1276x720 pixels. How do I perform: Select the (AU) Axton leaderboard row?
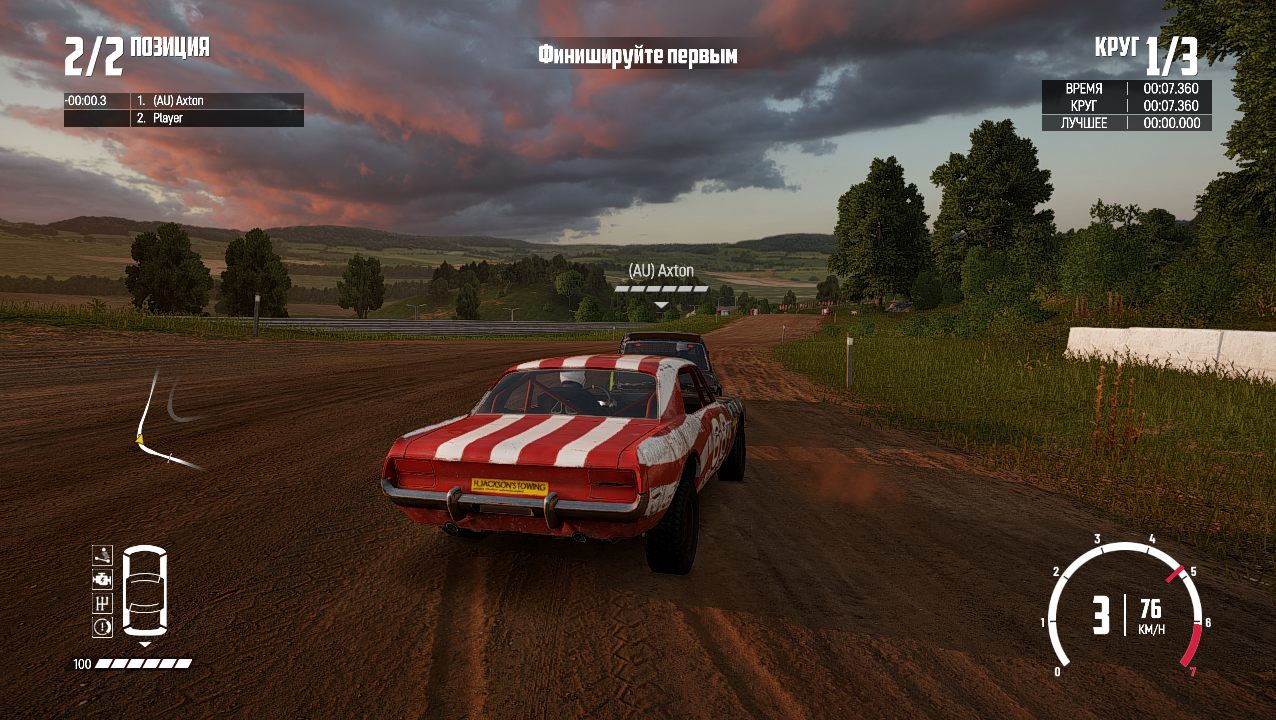(x=184, y=101)
